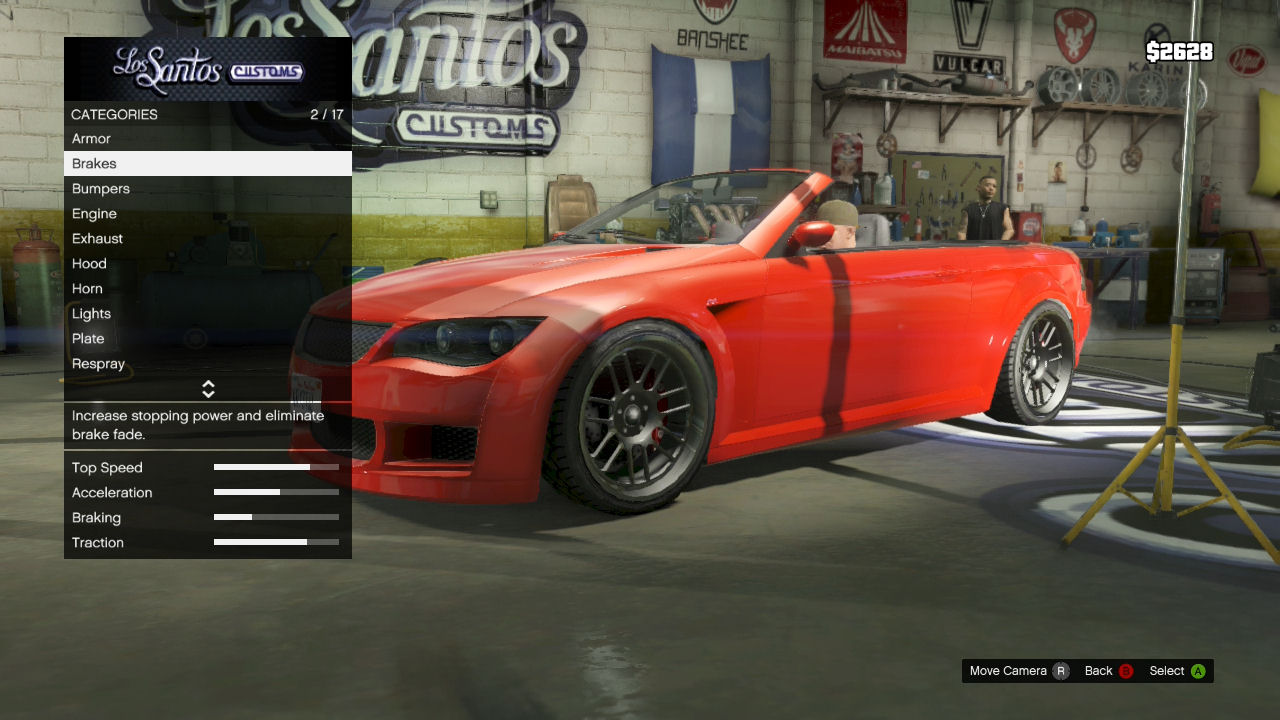
Task: Open the highlighted Brakes category
Action: click(207, 164)
